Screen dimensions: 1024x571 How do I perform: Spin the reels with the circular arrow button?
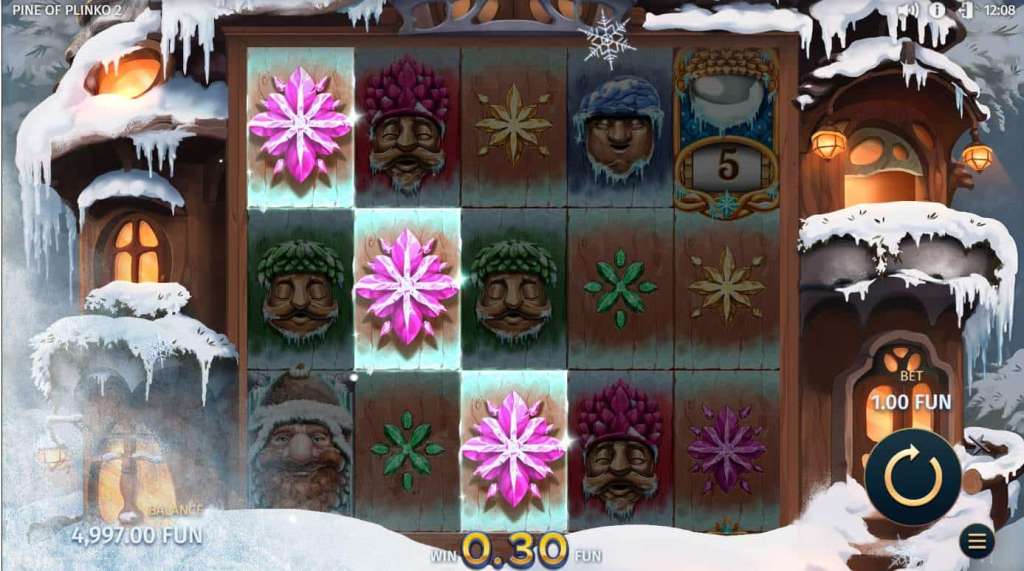coord(912,476)
